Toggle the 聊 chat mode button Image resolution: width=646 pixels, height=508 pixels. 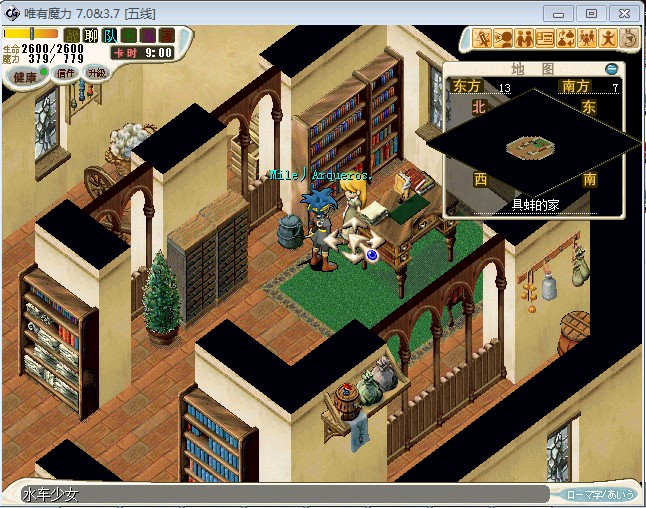pos(91,36)
